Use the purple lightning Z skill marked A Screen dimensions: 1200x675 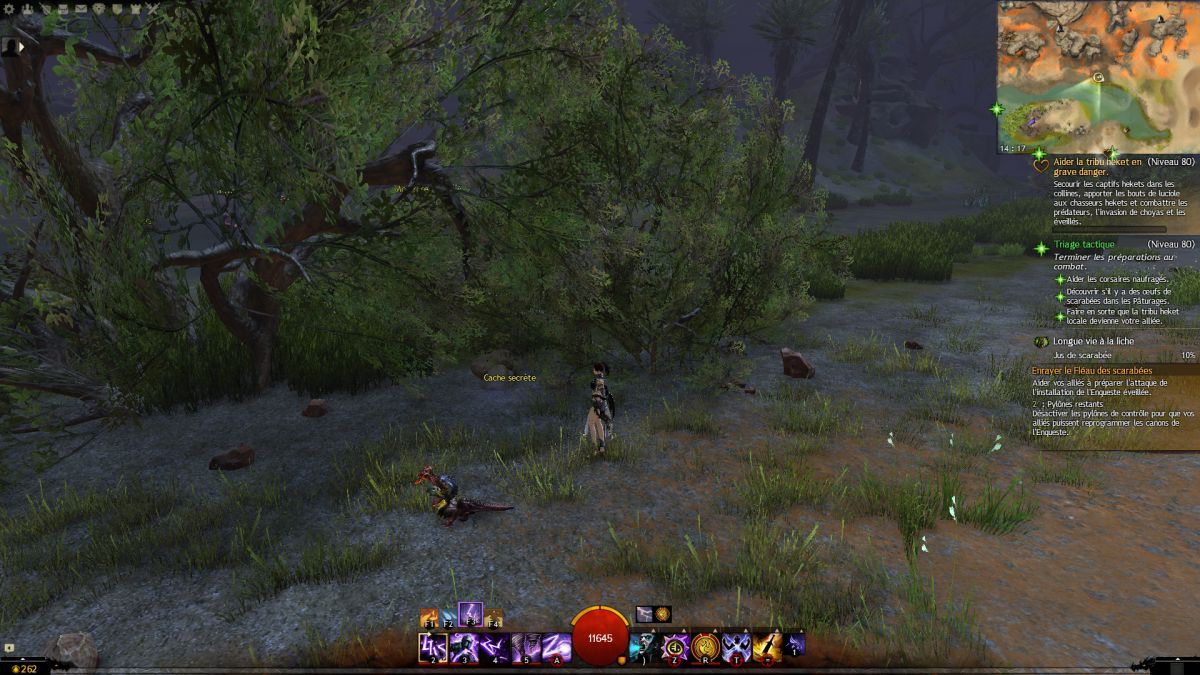[557, 647]
